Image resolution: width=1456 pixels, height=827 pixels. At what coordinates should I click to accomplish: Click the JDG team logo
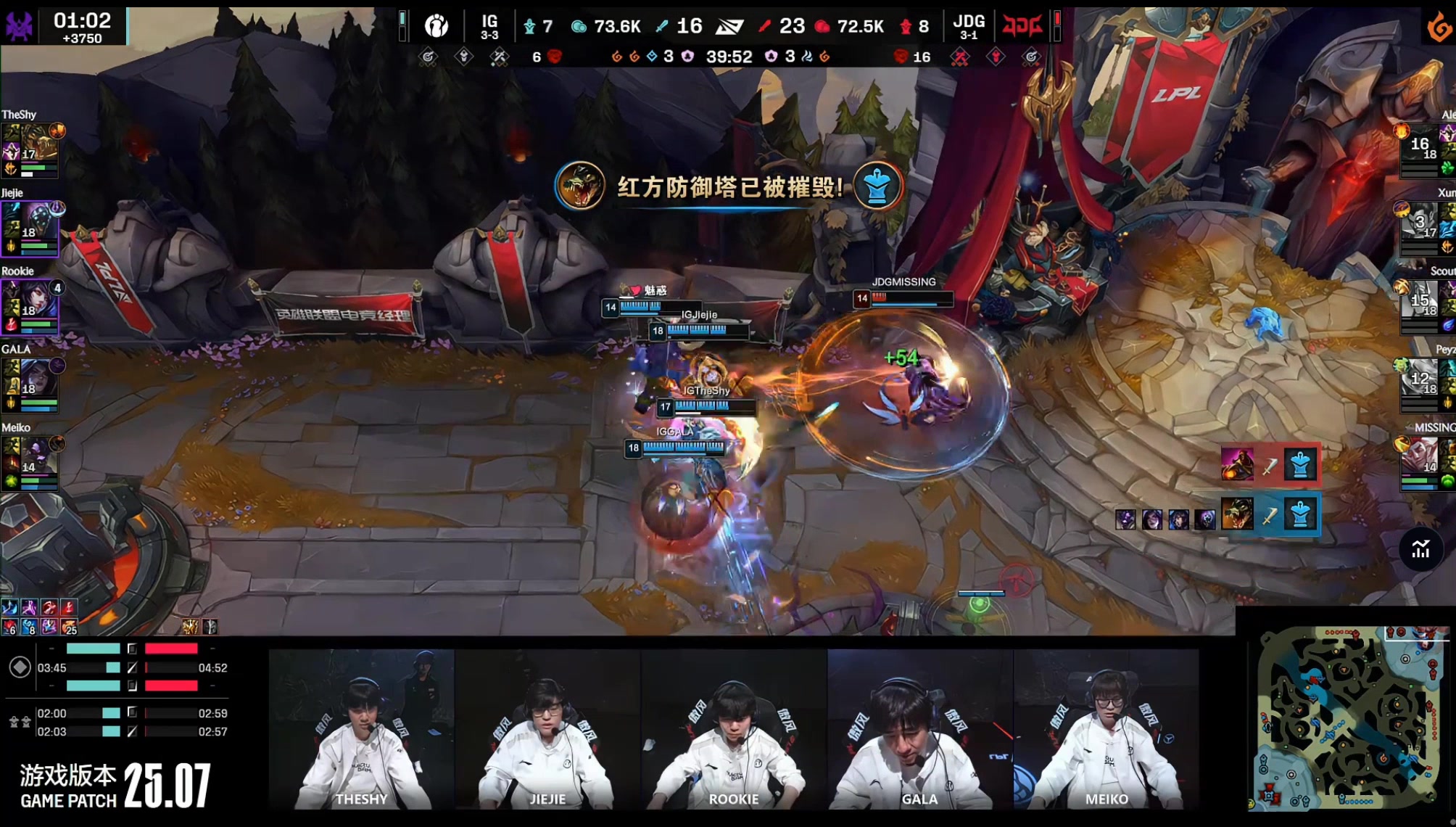coord(1022,27)
